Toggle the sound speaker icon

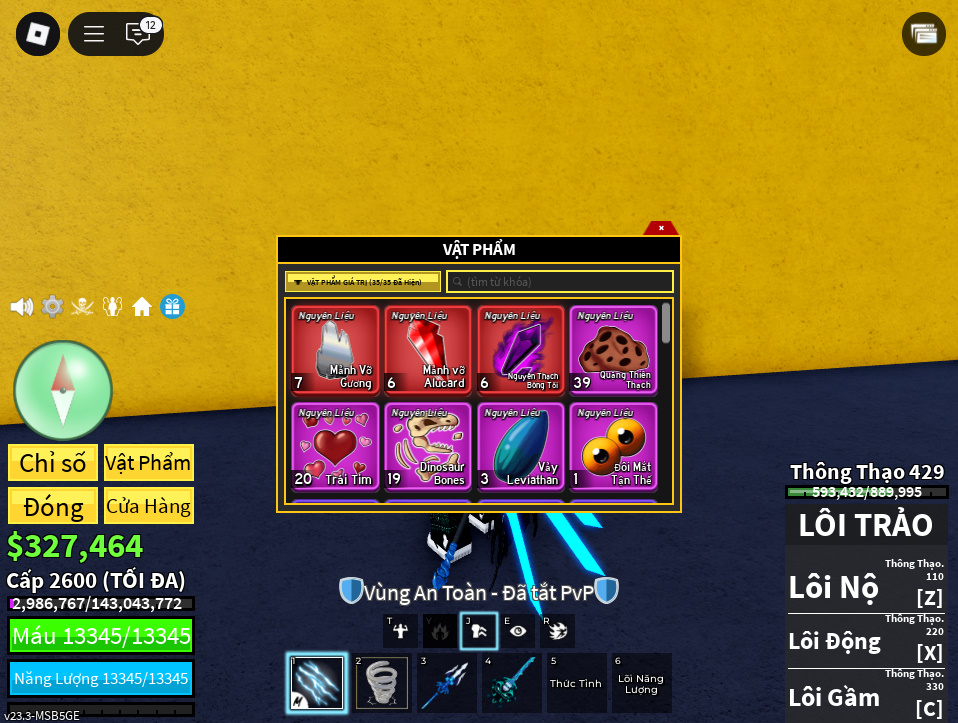tap(21, 307)
